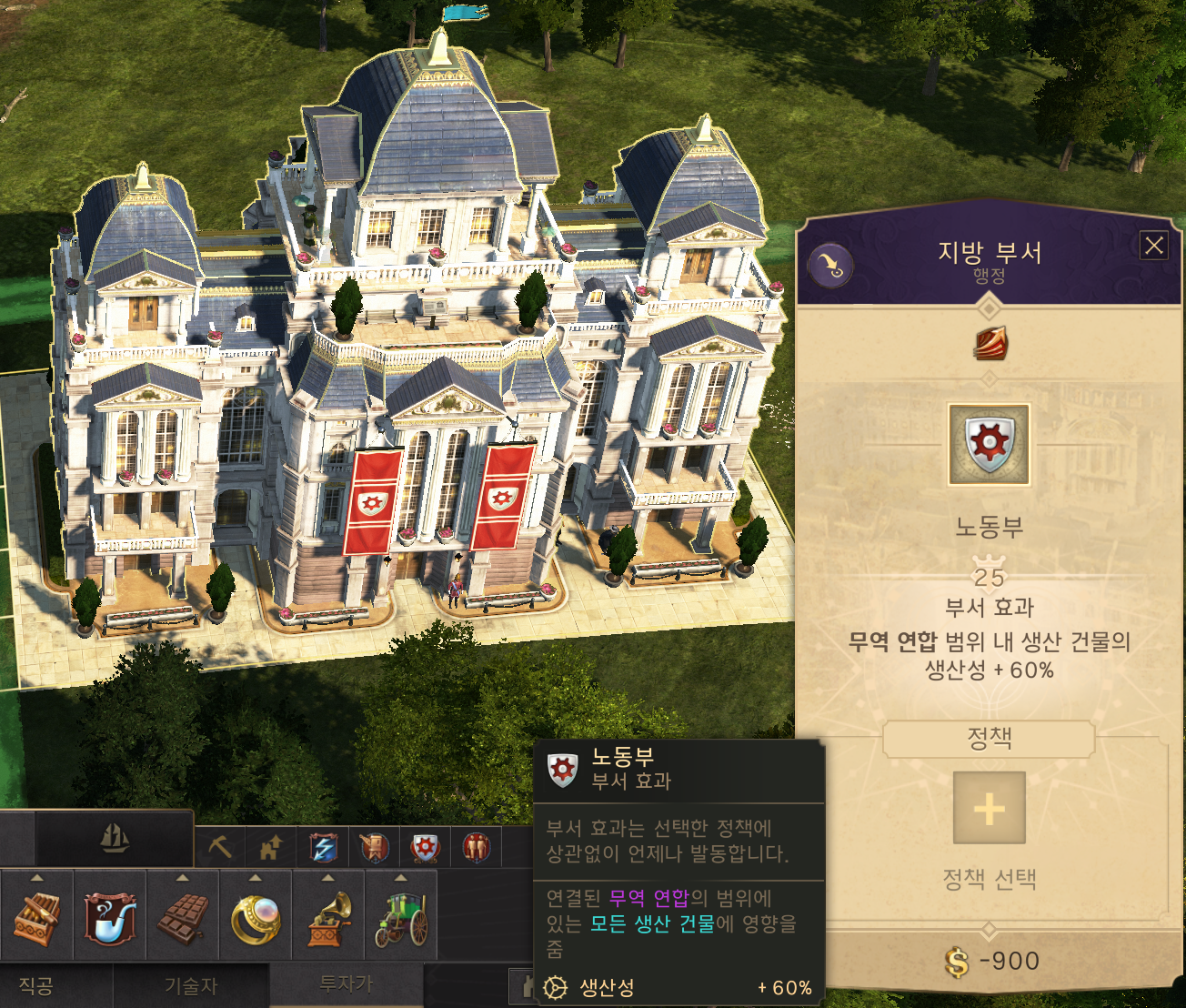Select the green carriage building icon
The height and width of the screenshot is (1008, 1186).
tap(401, 917)
